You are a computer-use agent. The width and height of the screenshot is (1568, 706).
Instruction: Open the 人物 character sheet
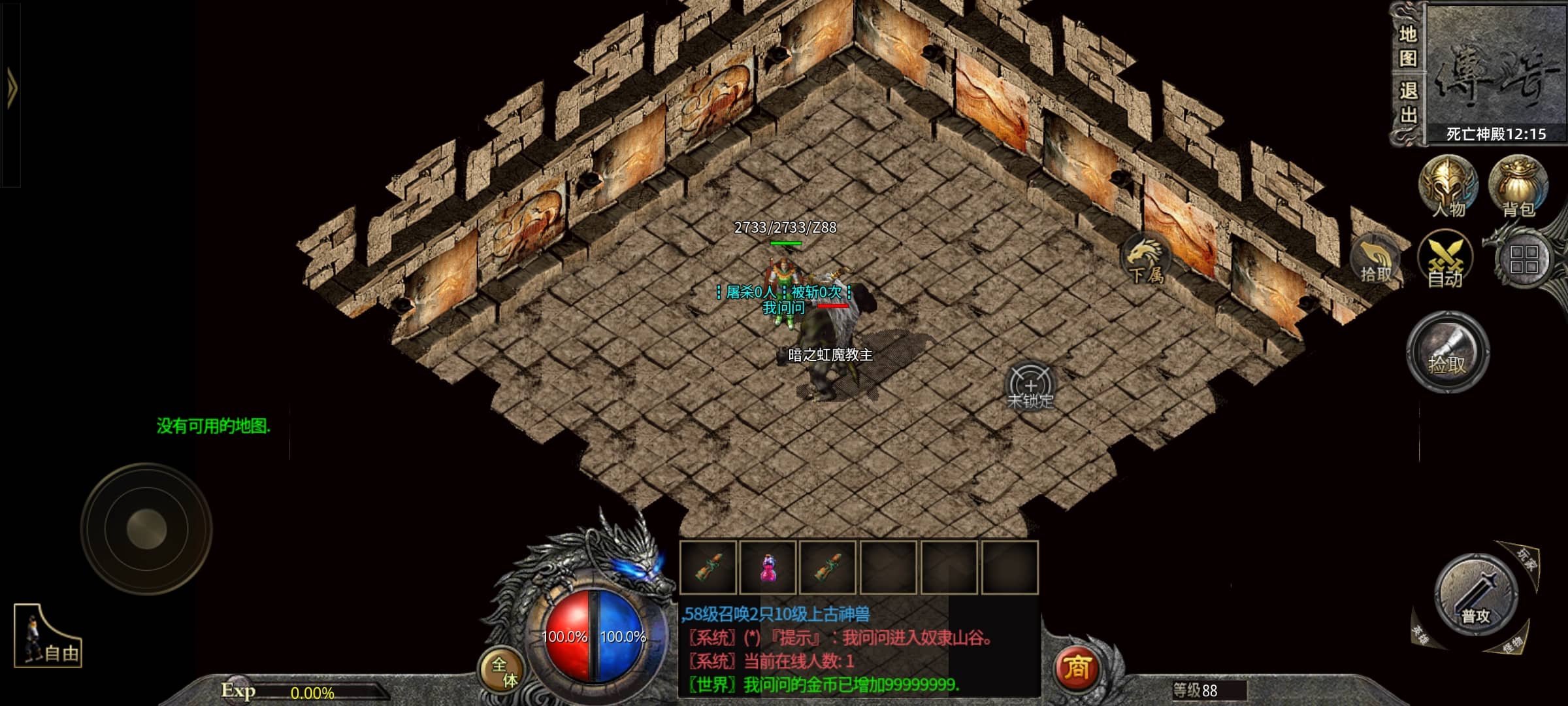pos(1448,188)
